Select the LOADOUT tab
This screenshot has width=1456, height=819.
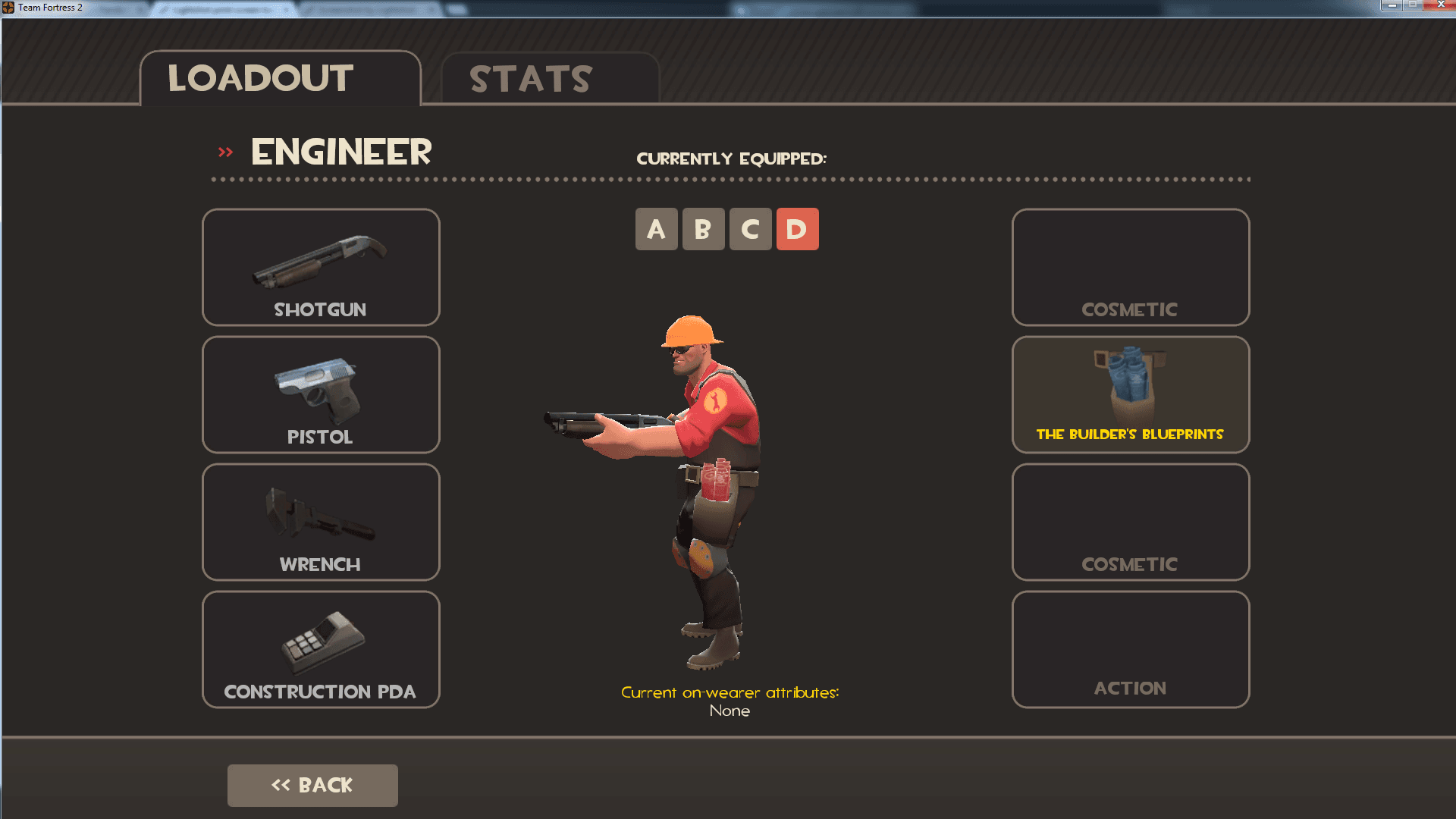pyautogui.click(x=259, y=78)
